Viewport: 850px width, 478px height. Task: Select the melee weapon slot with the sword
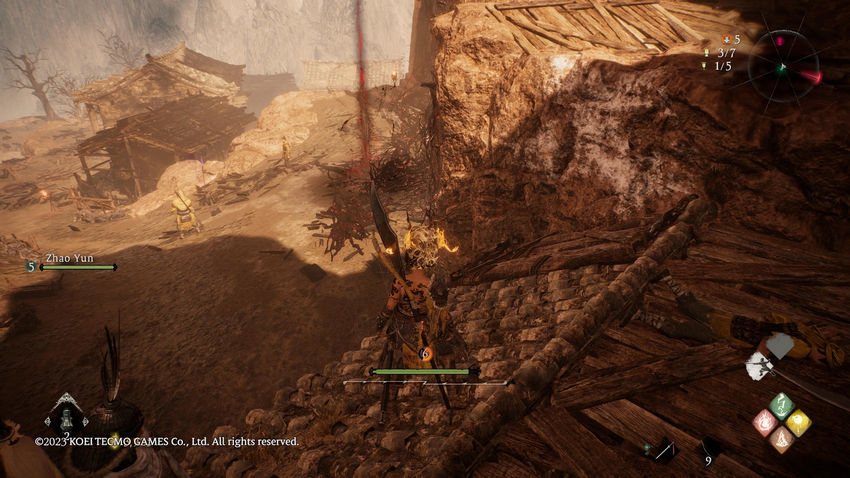664,451
